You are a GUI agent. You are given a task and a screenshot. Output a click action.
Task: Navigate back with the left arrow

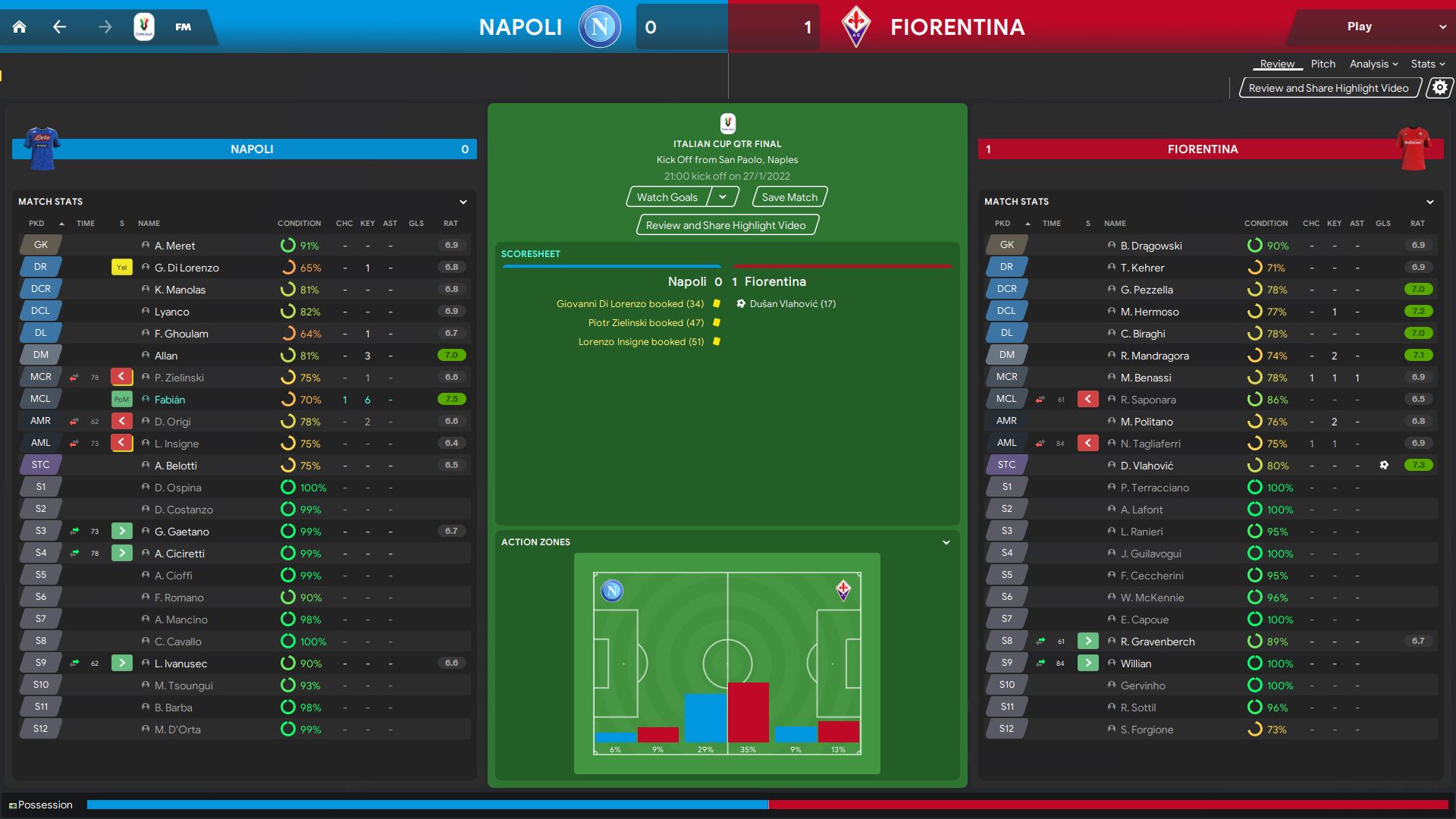60,27
